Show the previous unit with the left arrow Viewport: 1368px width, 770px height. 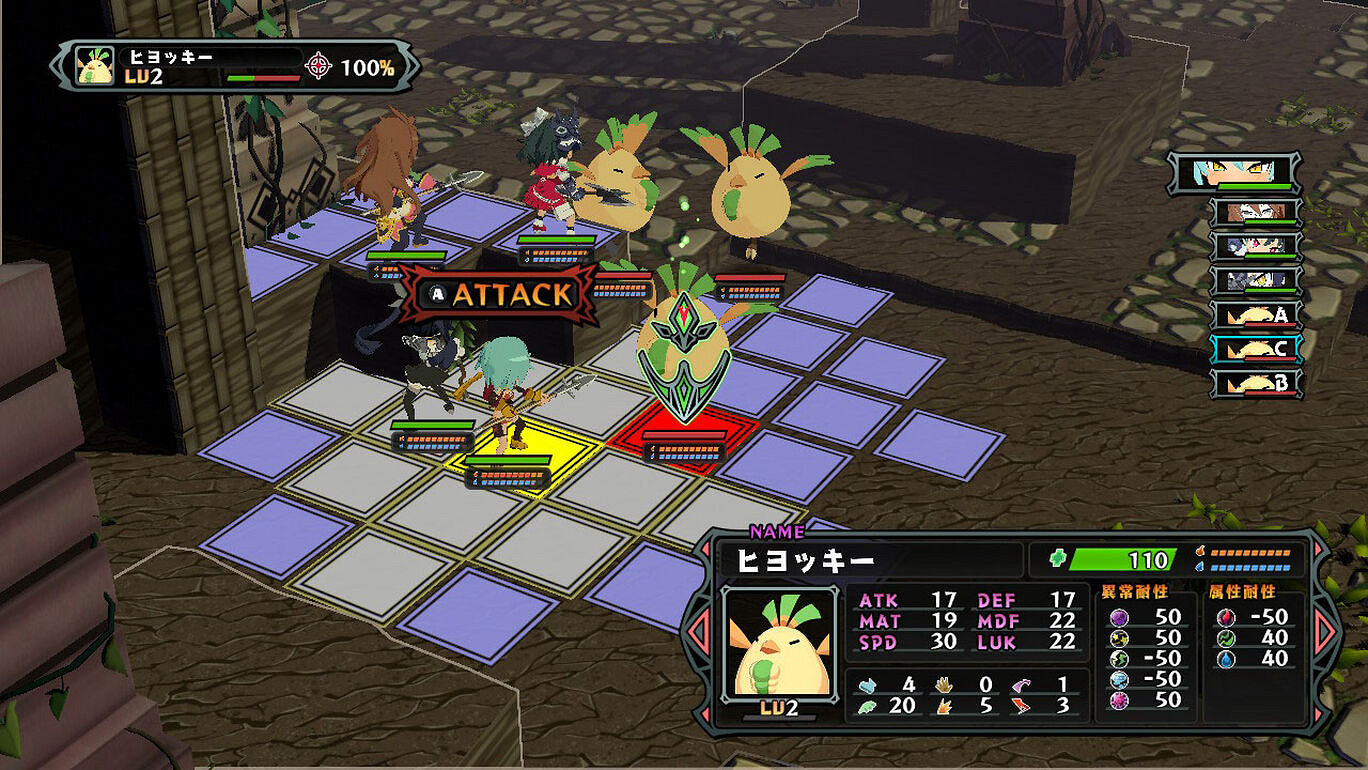(x=696, y=632)
